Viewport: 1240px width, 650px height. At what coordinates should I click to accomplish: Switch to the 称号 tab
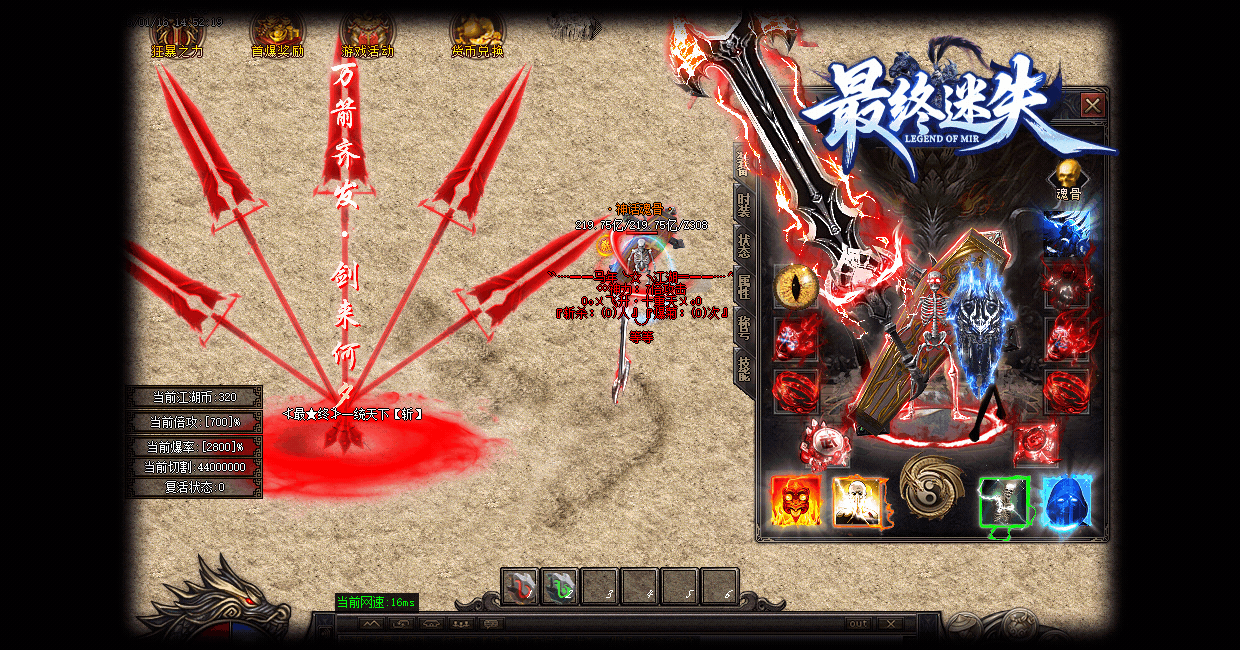point(744,327)
